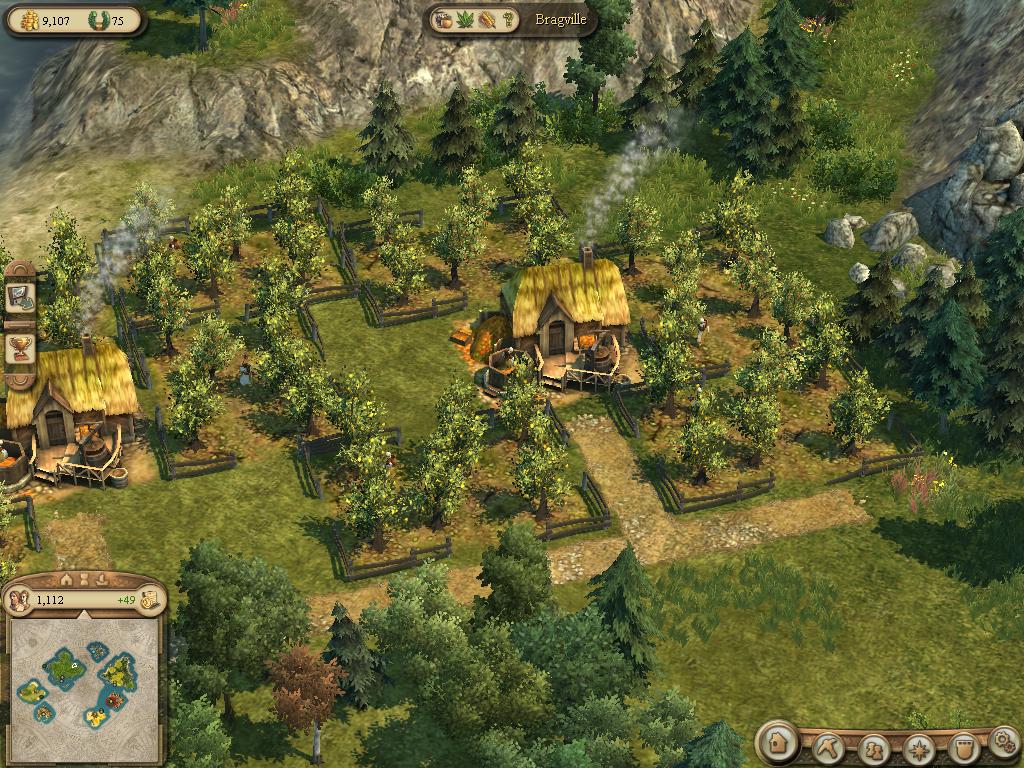Open the construction menu house icon
This screenshot has width=1024, height=768.
click(x=776, y=744)
